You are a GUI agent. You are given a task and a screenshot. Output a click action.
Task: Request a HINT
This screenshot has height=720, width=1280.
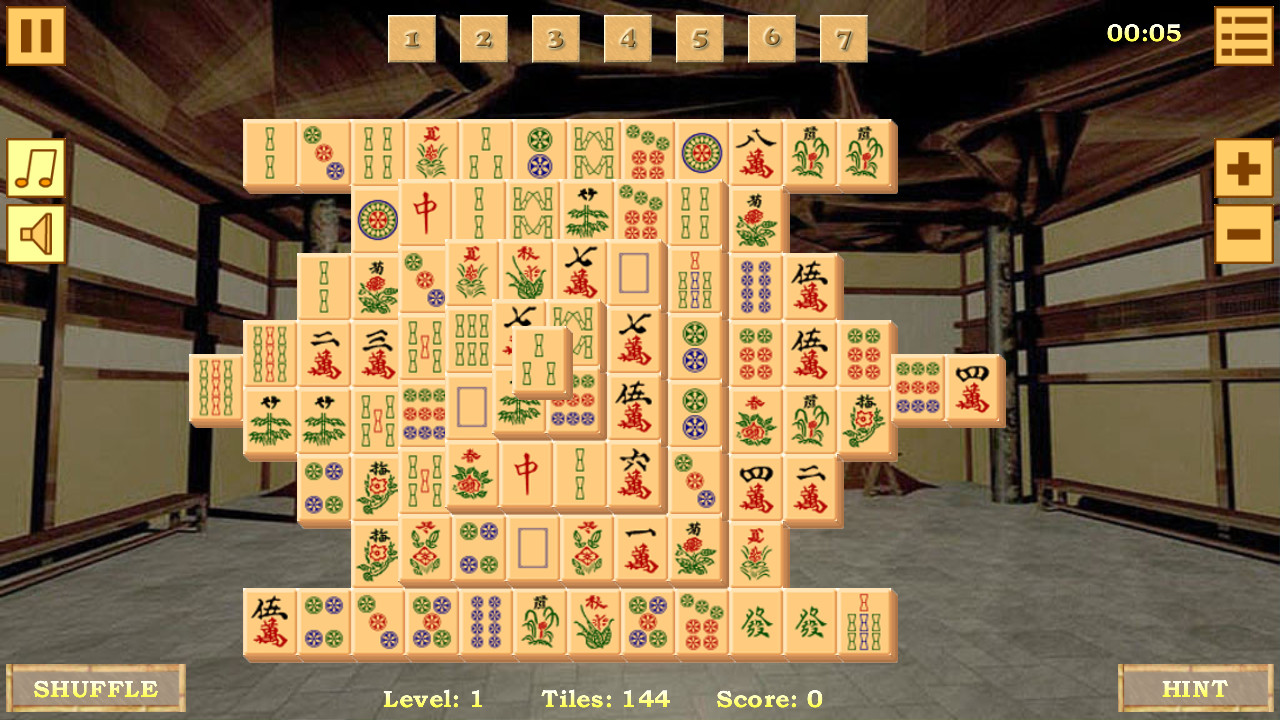pyautogui.click(x=1196, y=689)
